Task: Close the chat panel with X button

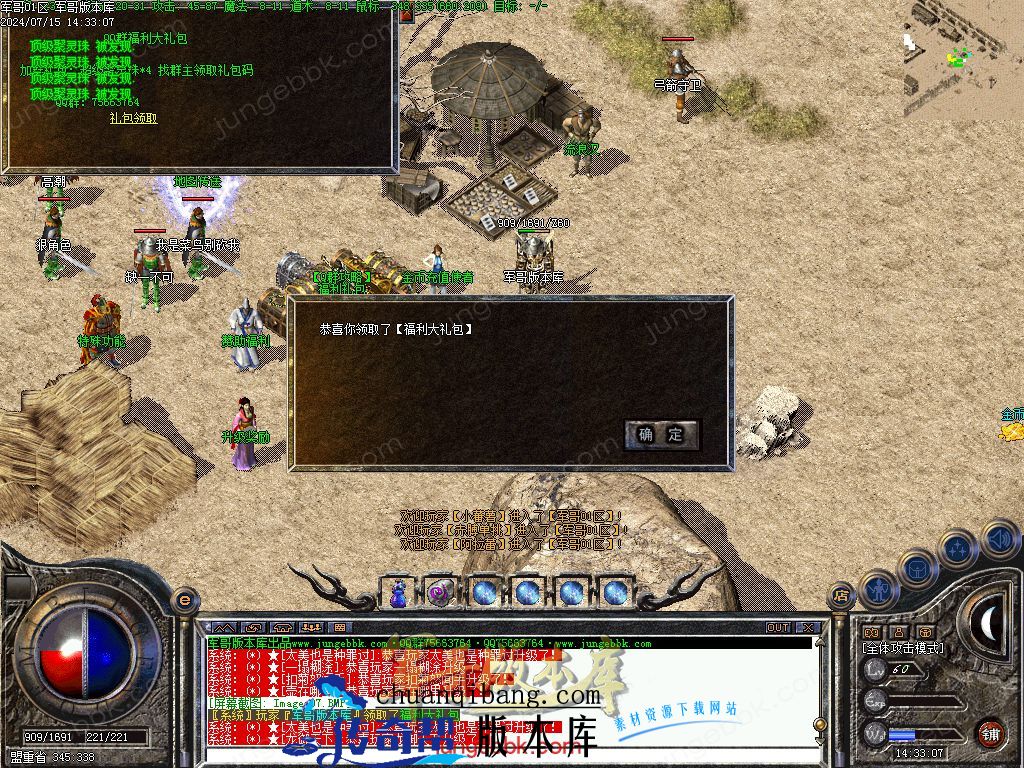Action: [808, 628]
